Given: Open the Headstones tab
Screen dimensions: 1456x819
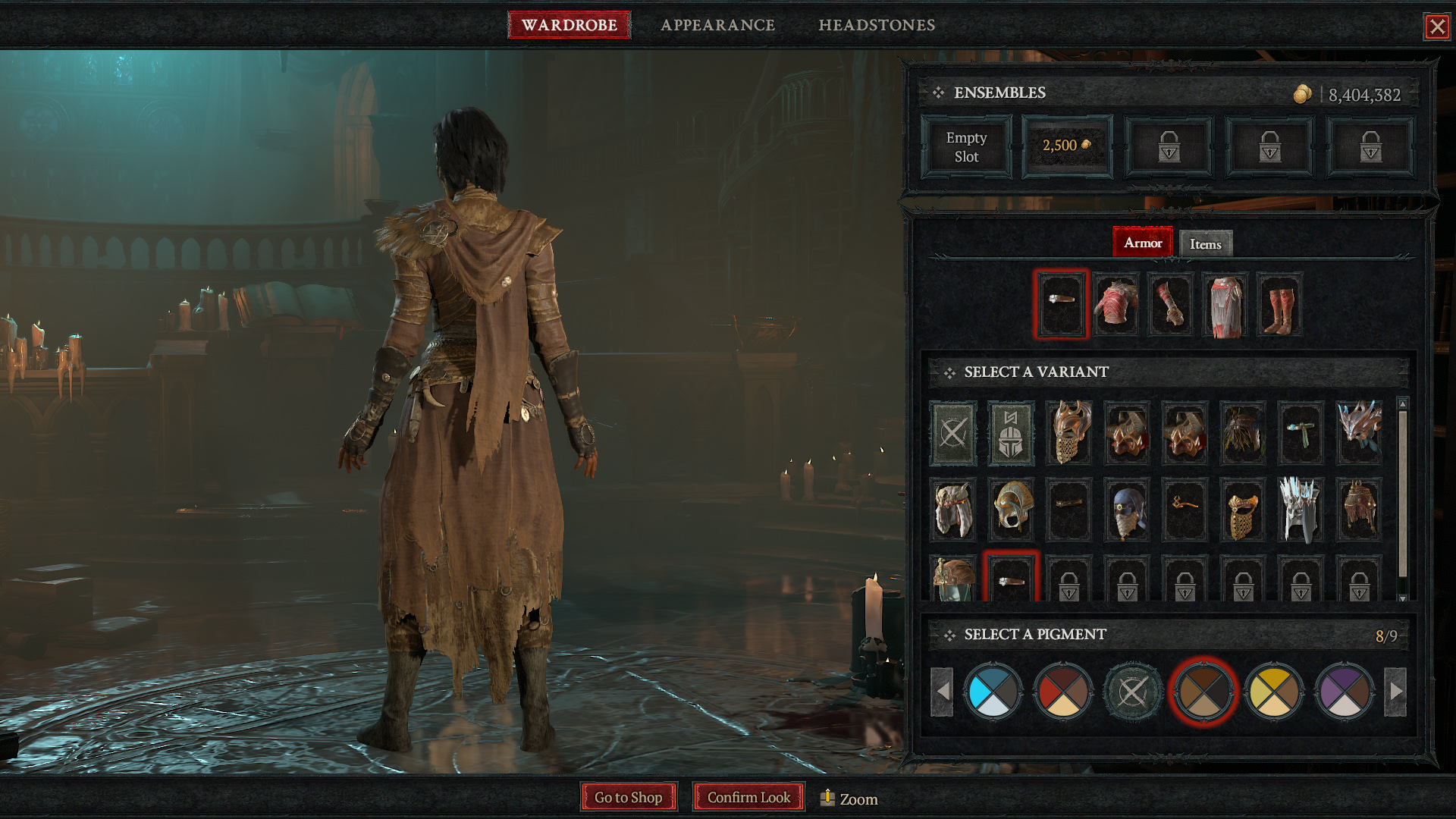Looking at the screenshot, I should [x=876, y=25].
